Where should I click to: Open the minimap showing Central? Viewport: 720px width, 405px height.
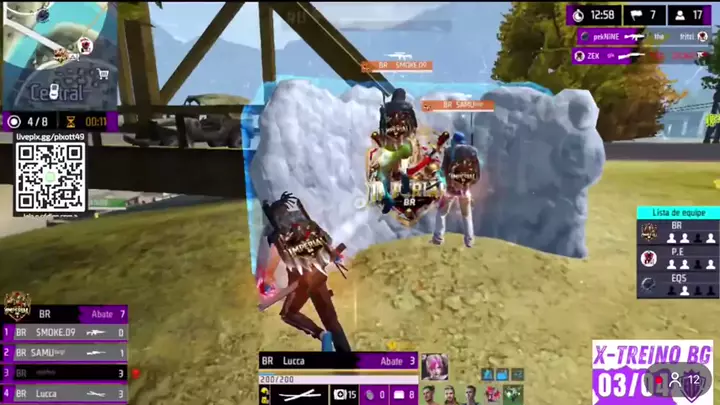click(x=58, y=55)
